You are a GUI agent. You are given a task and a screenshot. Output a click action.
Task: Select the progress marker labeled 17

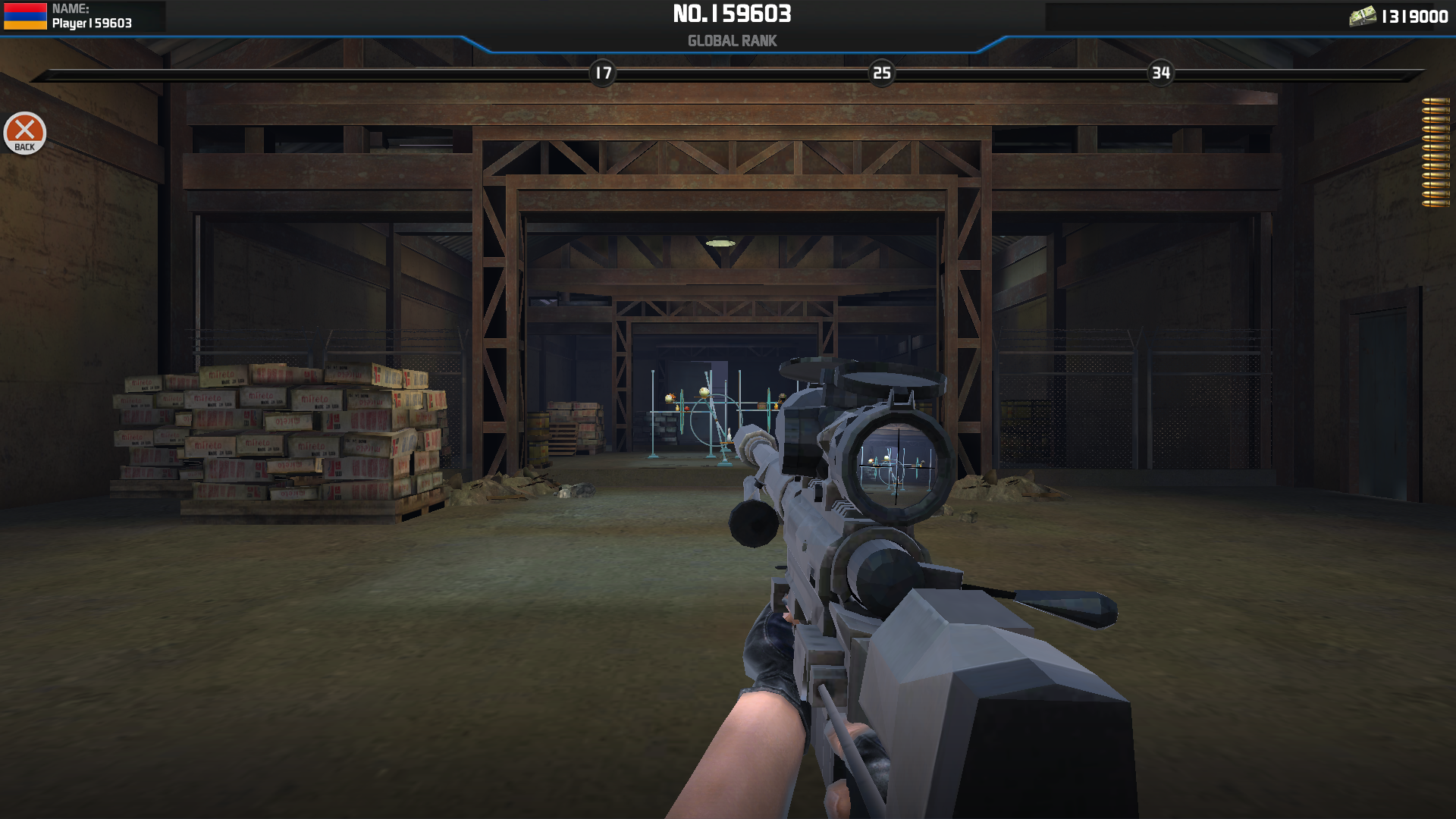pos(603,74)
